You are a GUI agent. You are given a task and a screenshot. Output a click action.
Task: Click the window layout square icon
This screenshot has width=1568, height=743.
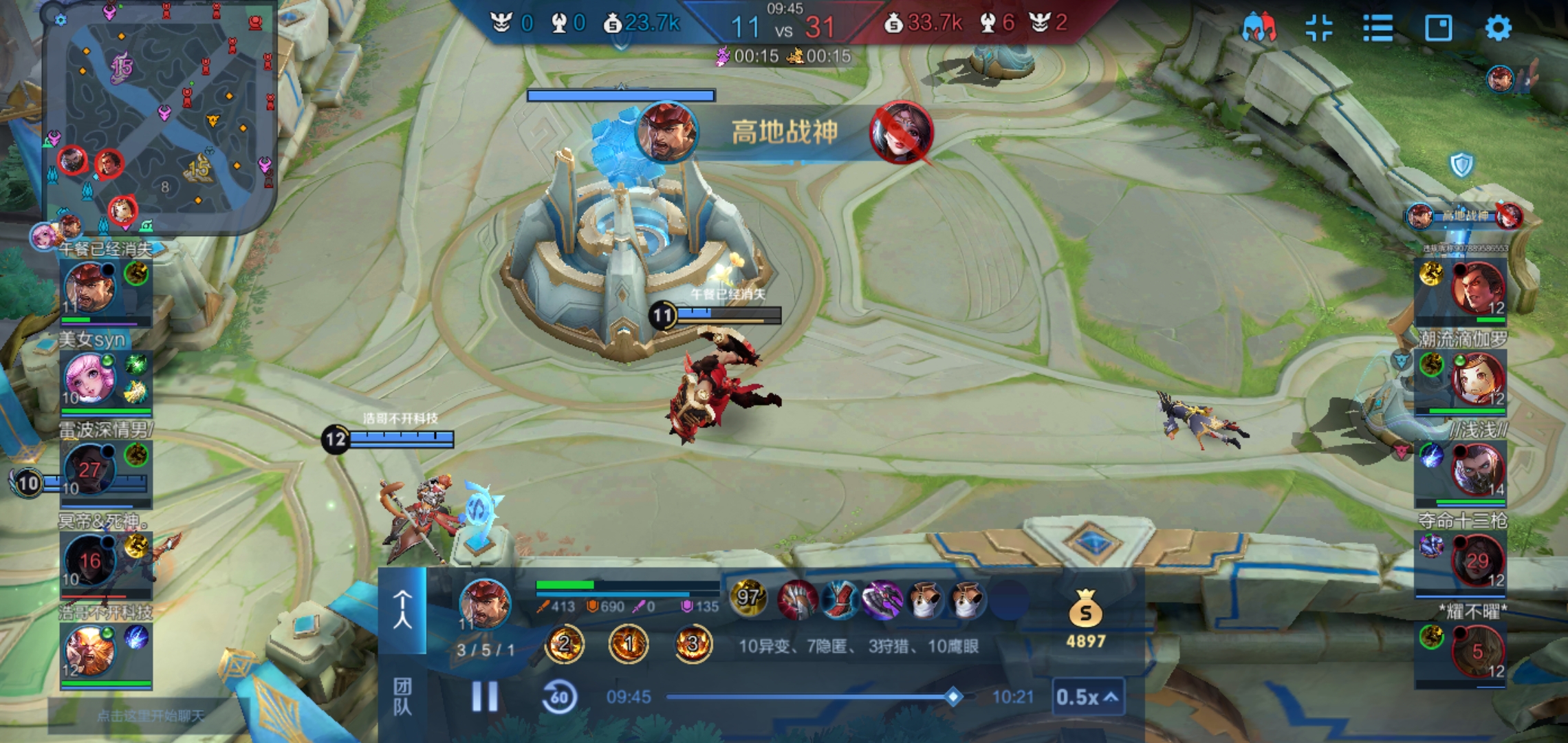click(x=1438, y=28)
